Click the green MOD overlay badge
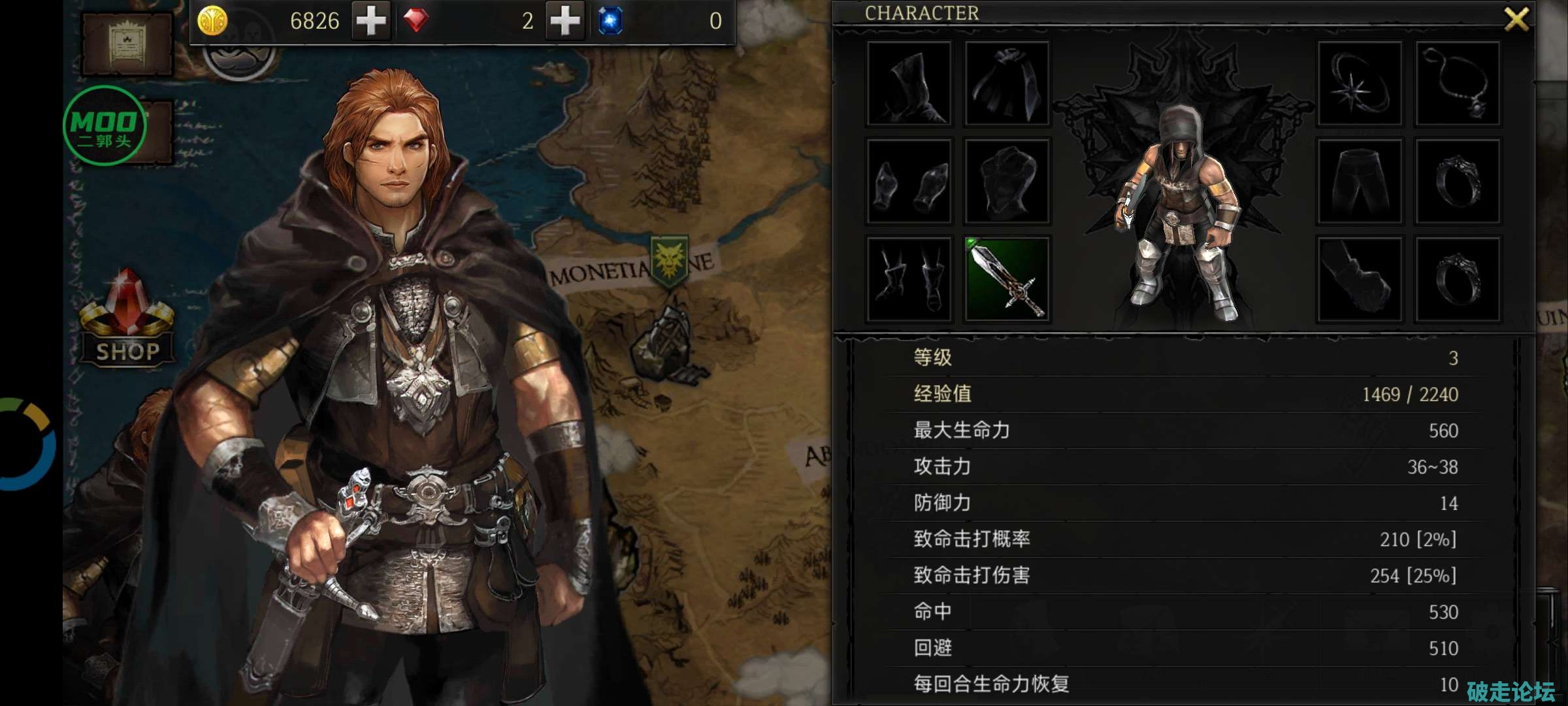Image resolution: width=1568 pixels, height=706 pixels. coord(105,126)
